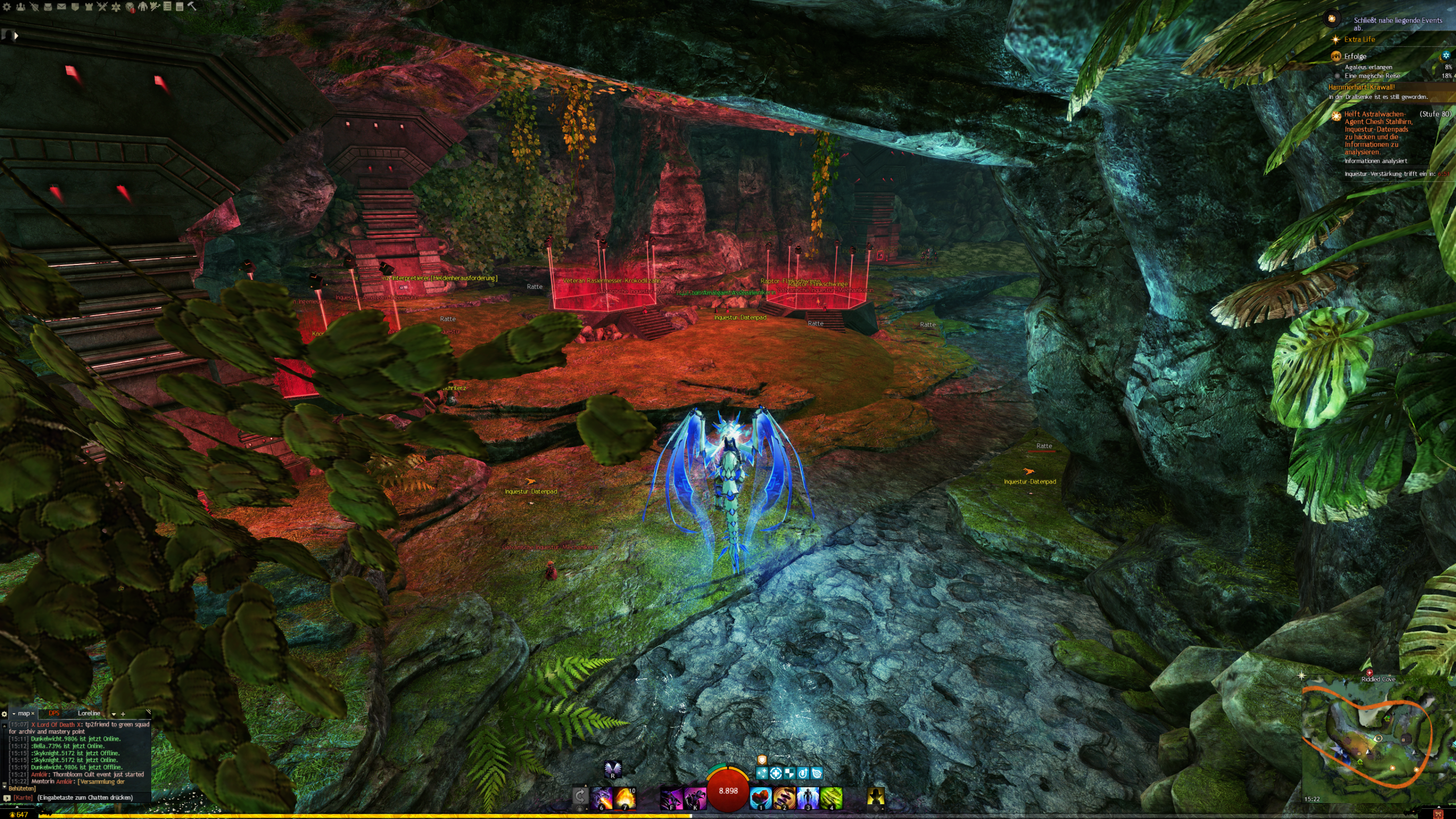1456x819 pixels.
Task: Switch to the DPS chat tab
Action: pos(54,713)
